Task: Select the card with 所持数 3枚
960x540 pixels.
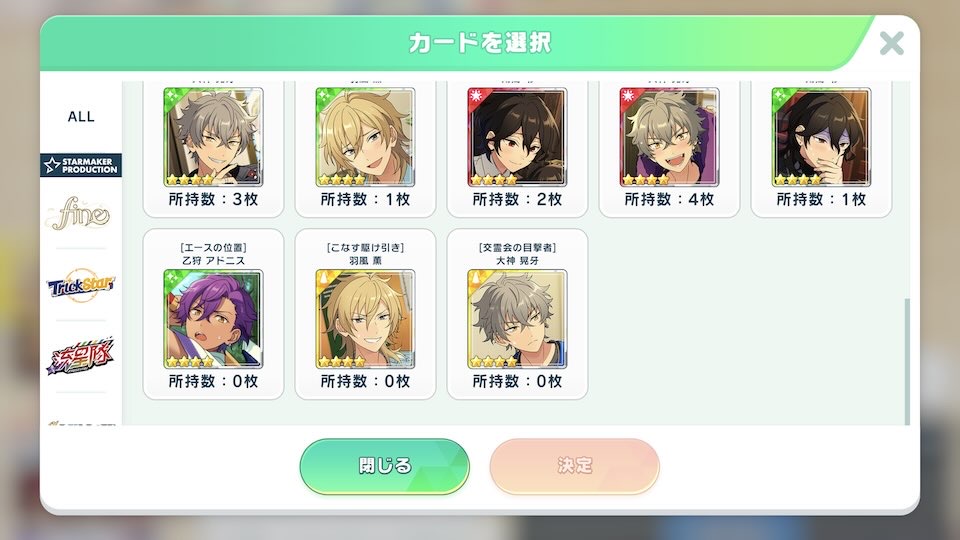Action: (x=213, y=137)
